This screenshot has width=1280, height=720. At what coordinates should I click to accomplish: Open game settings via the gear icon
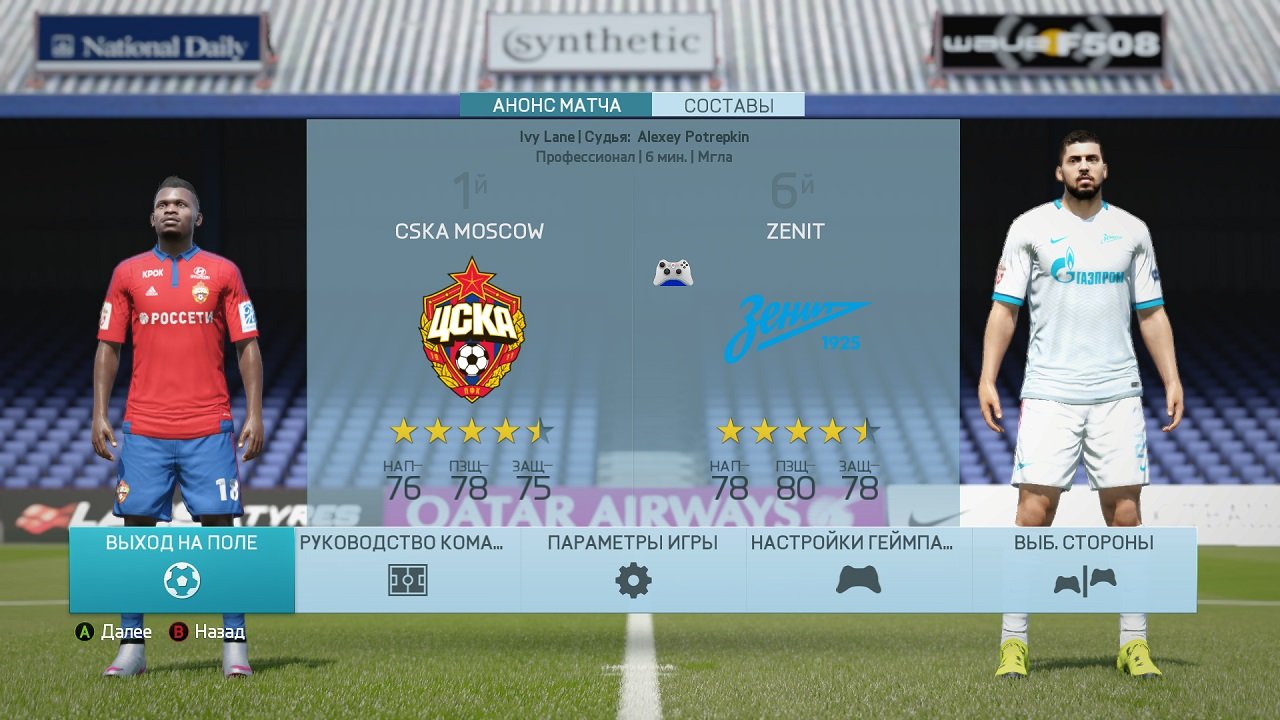pyautogui.click(x=631, y=578)
